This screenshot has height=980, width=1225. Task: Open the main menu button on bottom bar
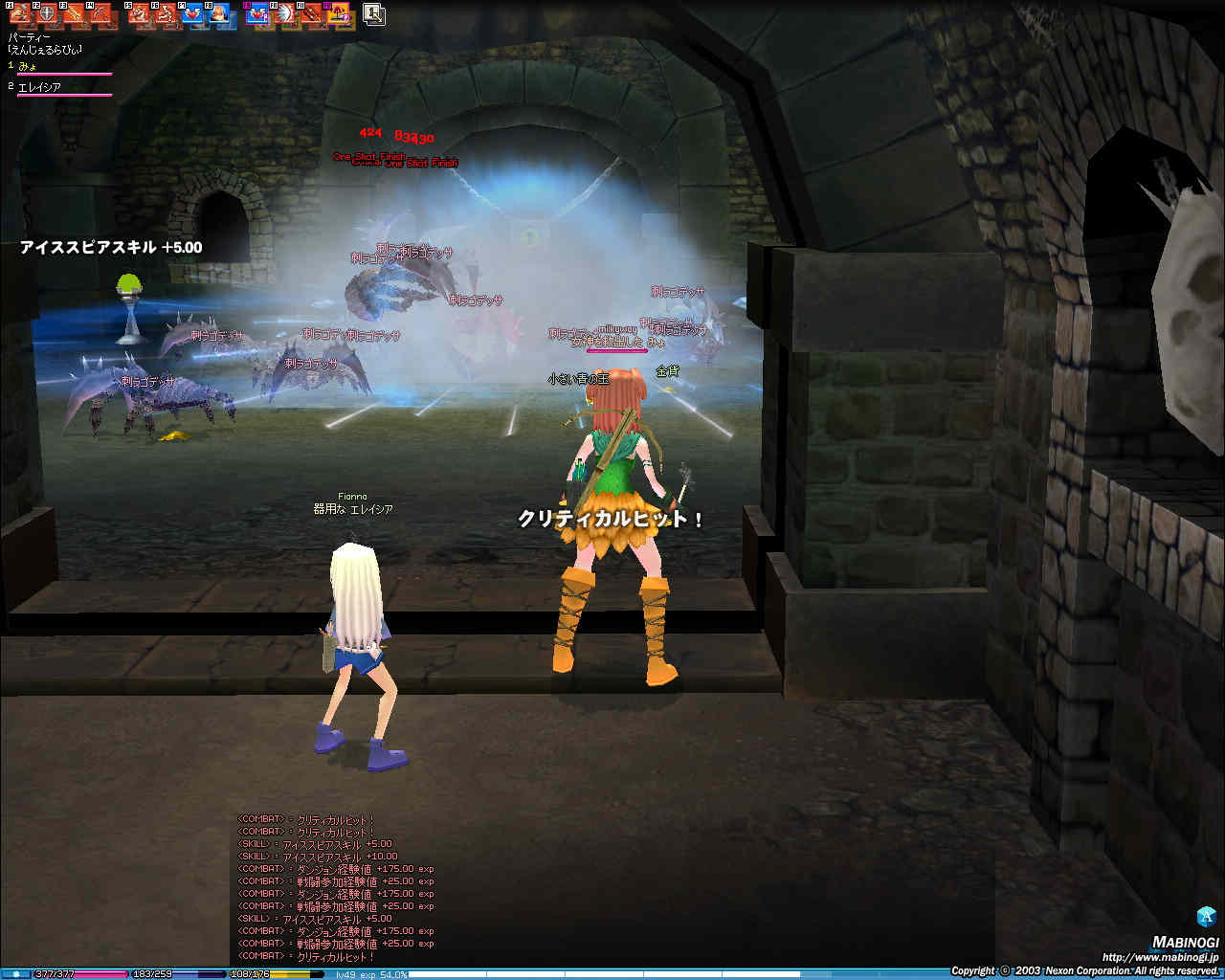(15, 974)
